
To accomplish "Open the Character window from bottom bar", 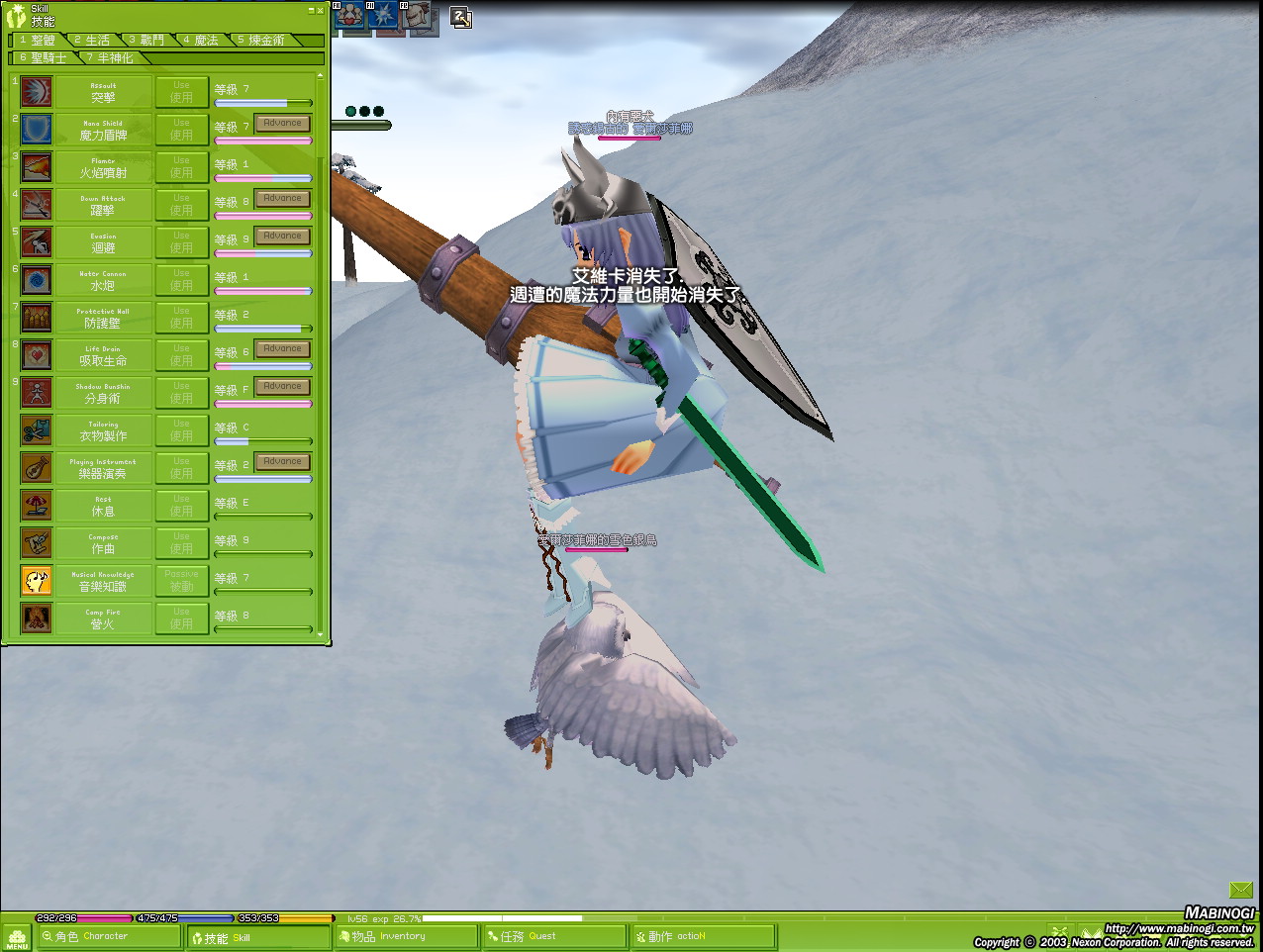I will (107, 936).
